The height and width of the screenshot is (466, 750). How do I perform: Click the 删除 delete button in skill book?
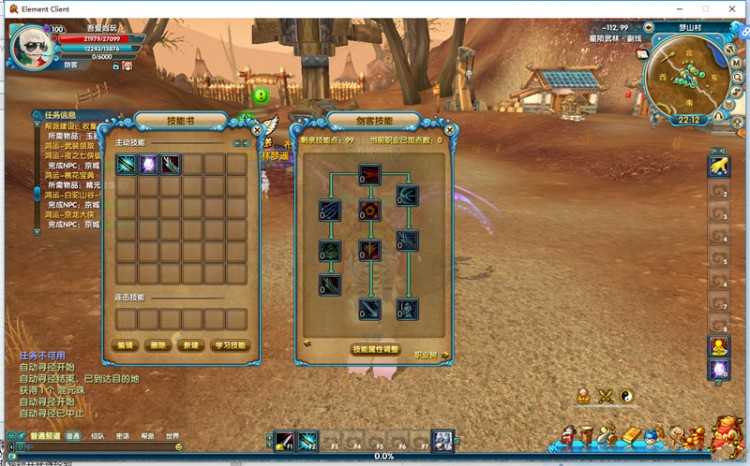(158, 345)
